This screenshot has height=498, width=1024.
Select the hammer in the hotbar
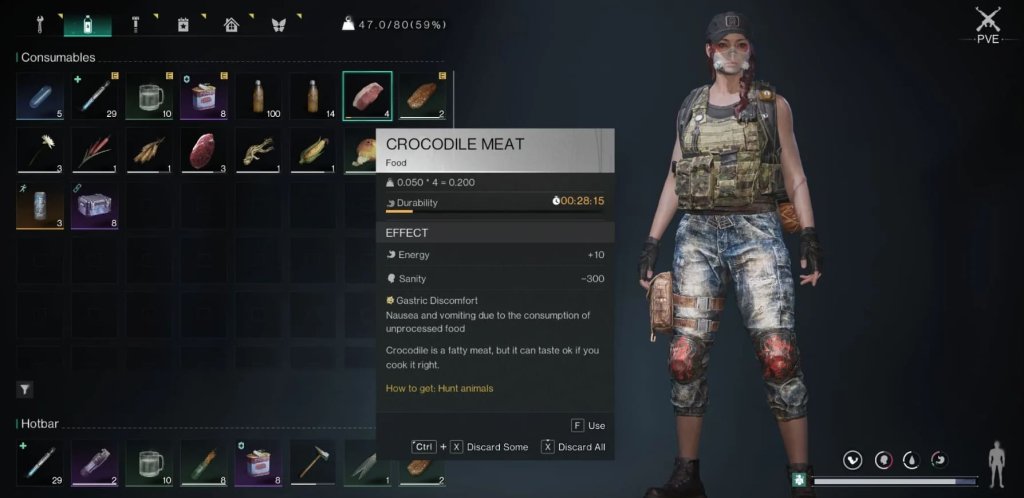(313, 463)
